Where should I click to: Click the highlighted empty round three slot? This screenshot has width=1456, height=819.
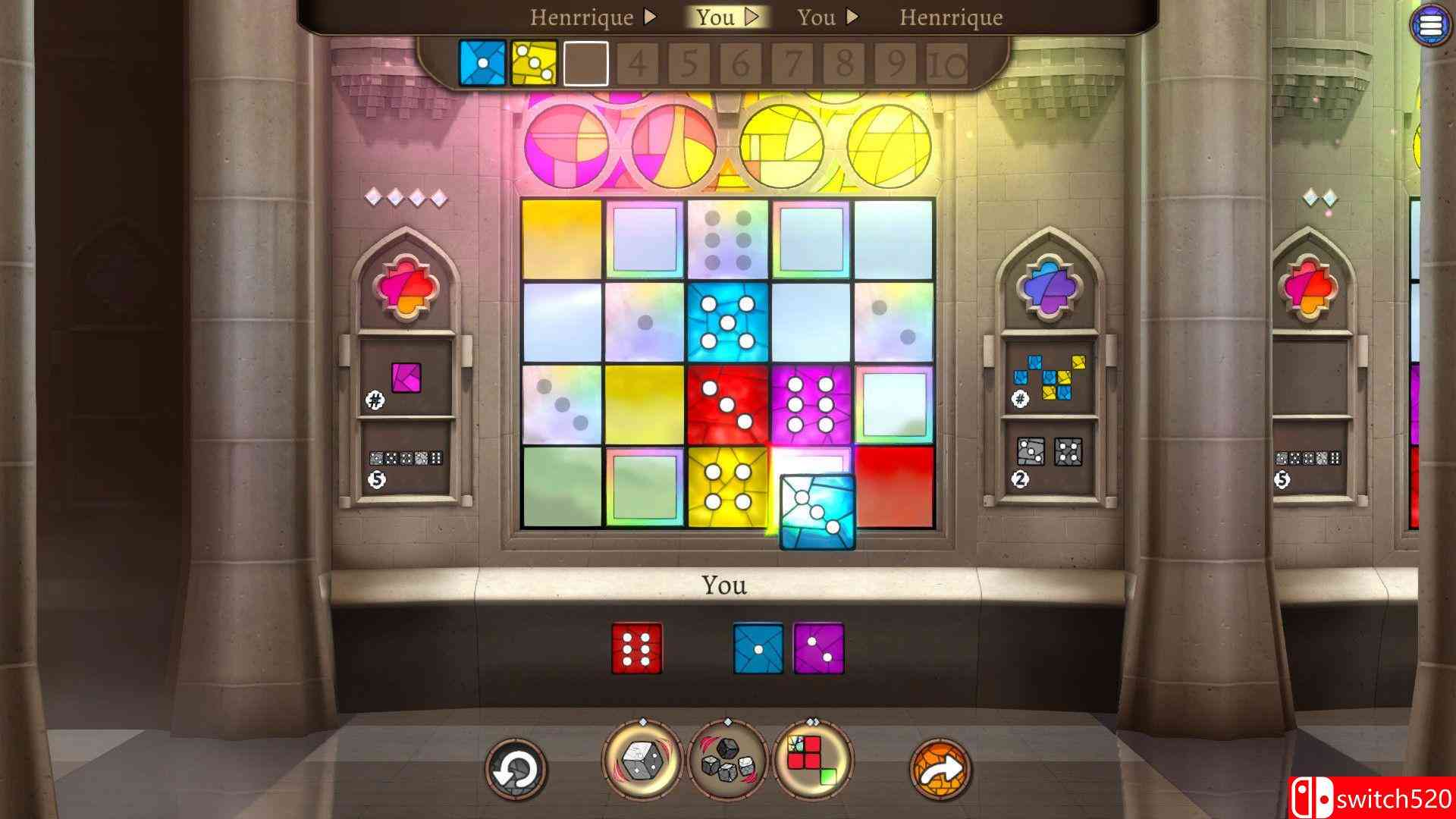tap(586, 64)
